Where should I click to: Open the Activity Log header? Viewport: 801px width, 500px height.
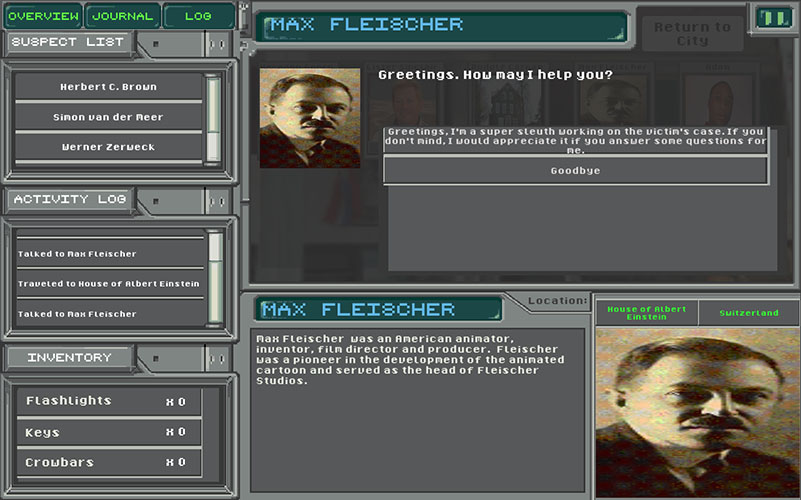click(70, 200)
